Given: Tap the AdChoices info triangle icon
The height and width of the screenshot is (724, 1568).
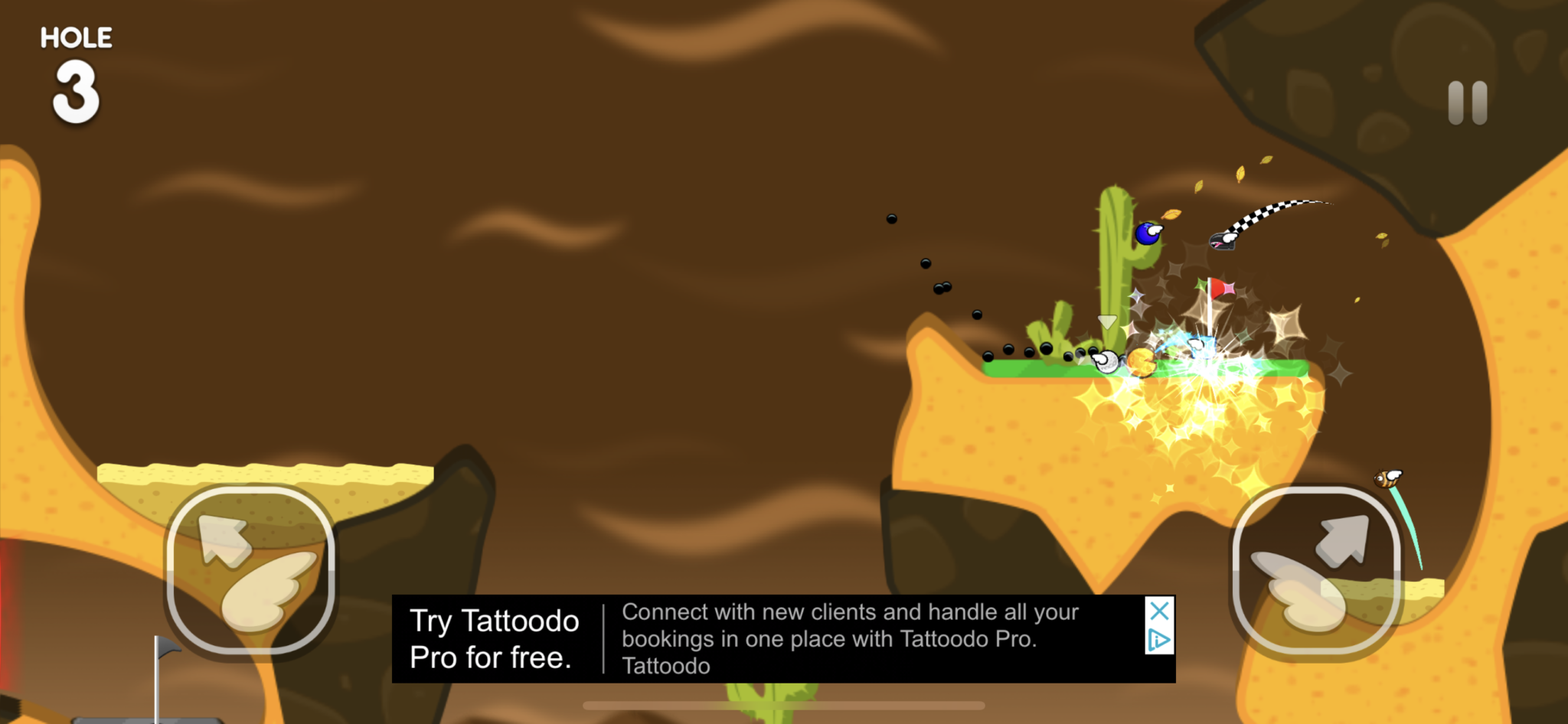Looking at the screenshot, I should [1160, 638].
